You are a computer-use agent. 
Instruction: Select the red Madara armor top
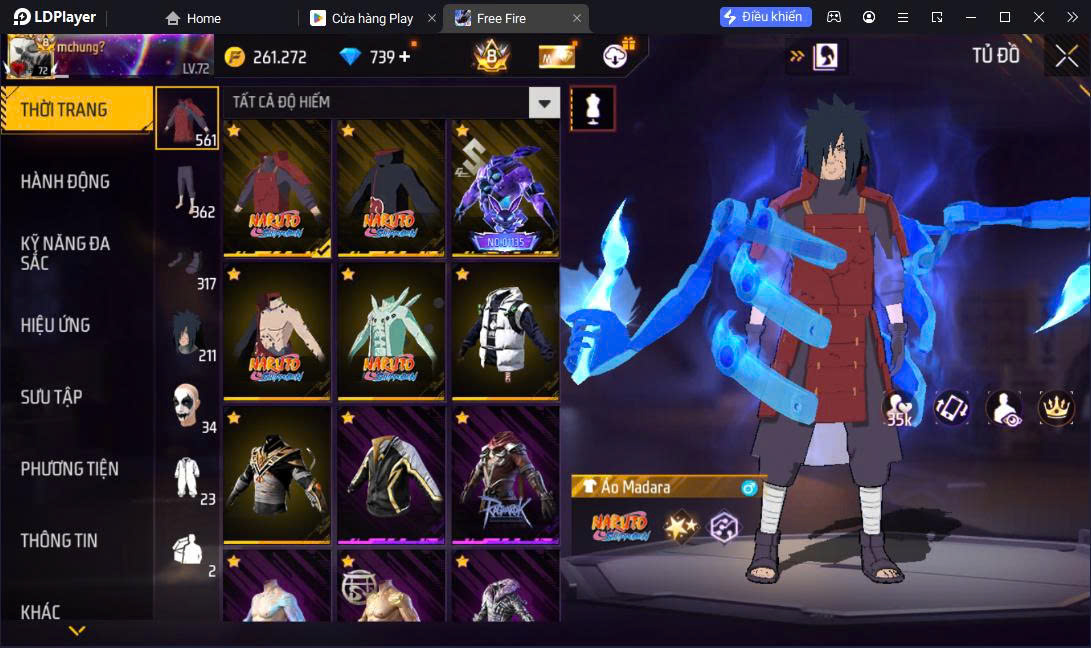[x=277, y=188]
